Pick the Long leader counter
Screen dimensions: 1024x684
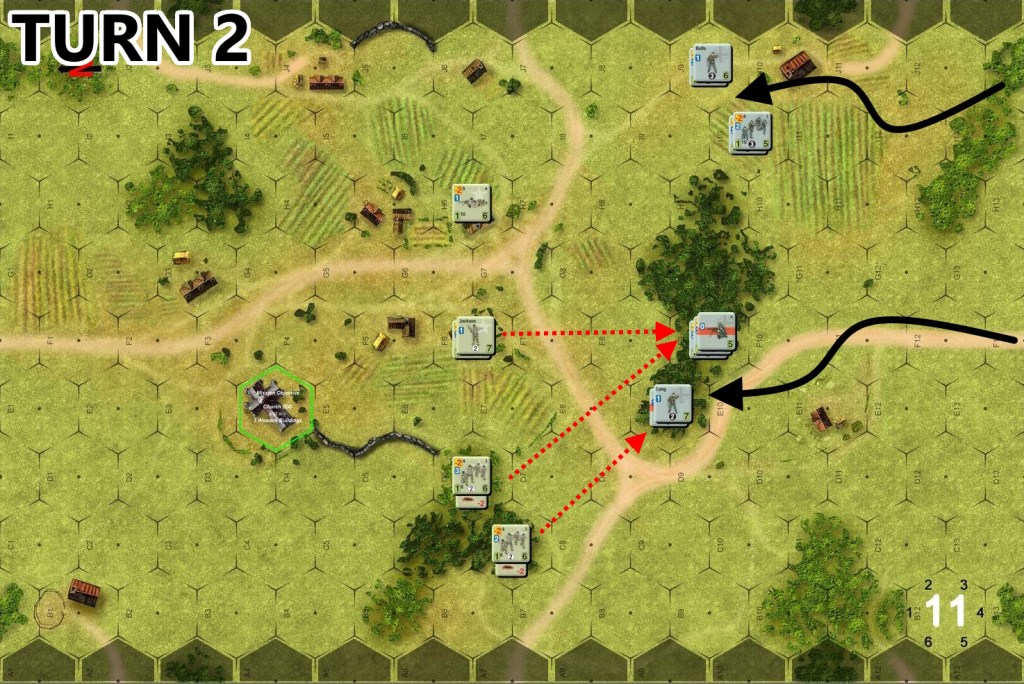coord(670,405)
